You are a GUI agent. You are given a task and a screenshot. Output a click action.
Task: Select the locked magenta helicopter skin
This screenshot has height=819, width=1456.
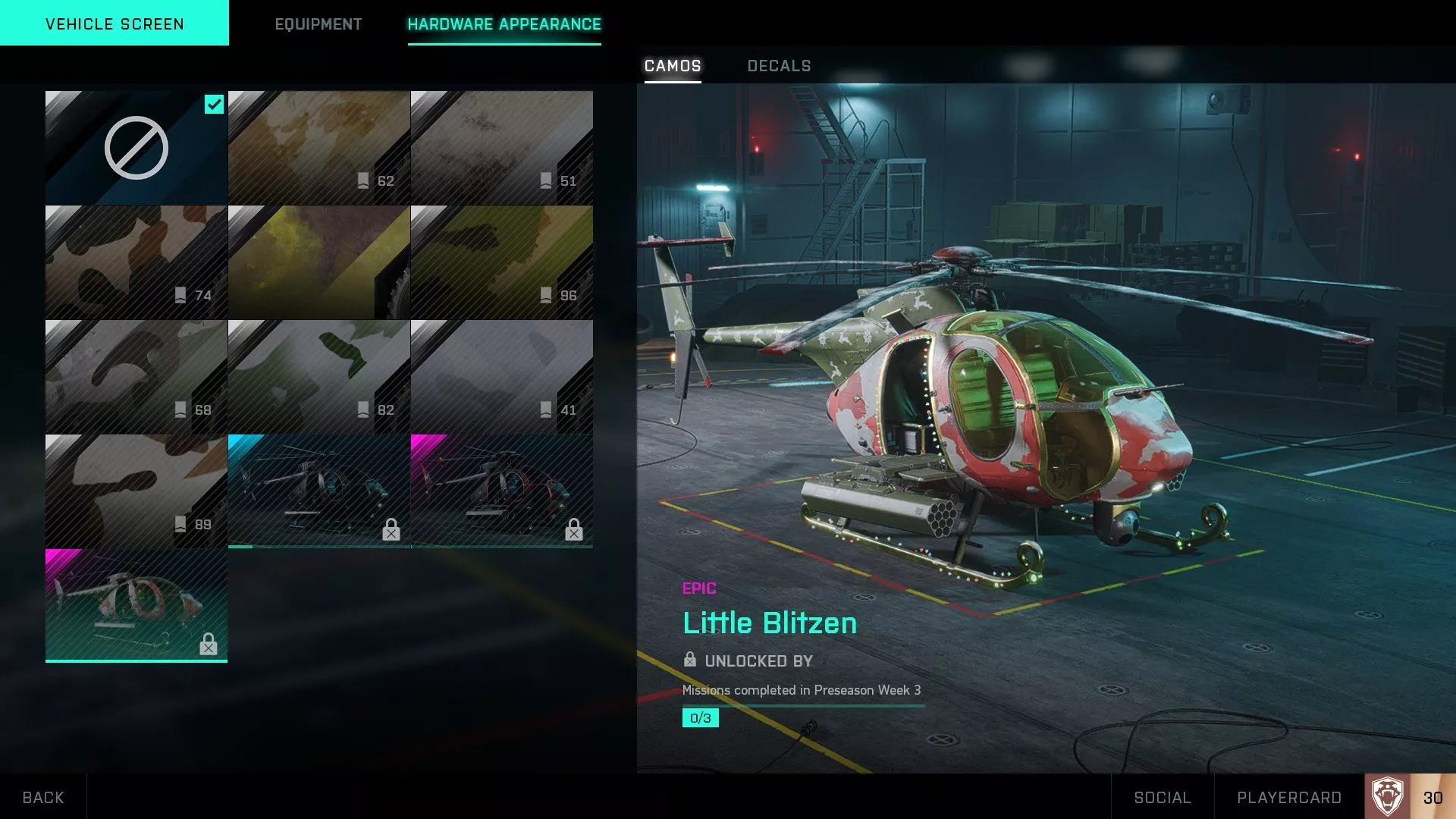[501, 490]
